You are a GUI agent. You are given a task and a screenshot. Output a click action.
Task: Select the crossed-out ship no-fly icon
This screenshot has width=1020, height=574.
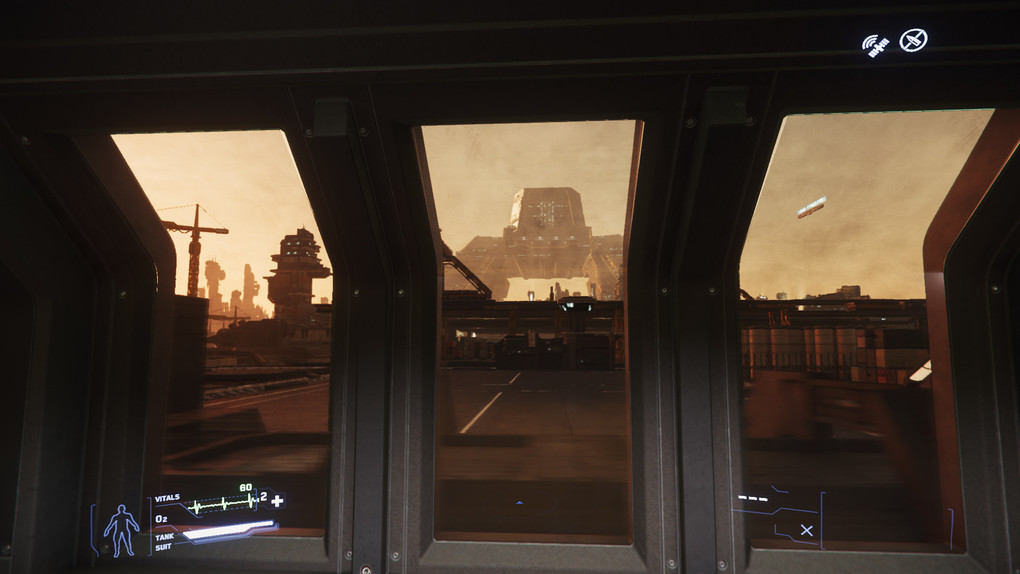tap(912, 40)
